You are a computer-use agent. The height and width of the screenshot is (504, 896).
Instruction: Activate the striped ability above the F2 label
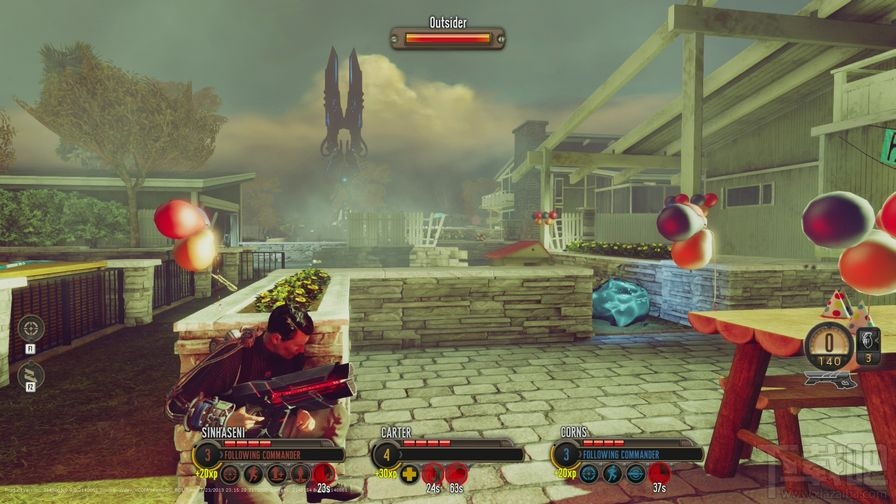[31, 374]
